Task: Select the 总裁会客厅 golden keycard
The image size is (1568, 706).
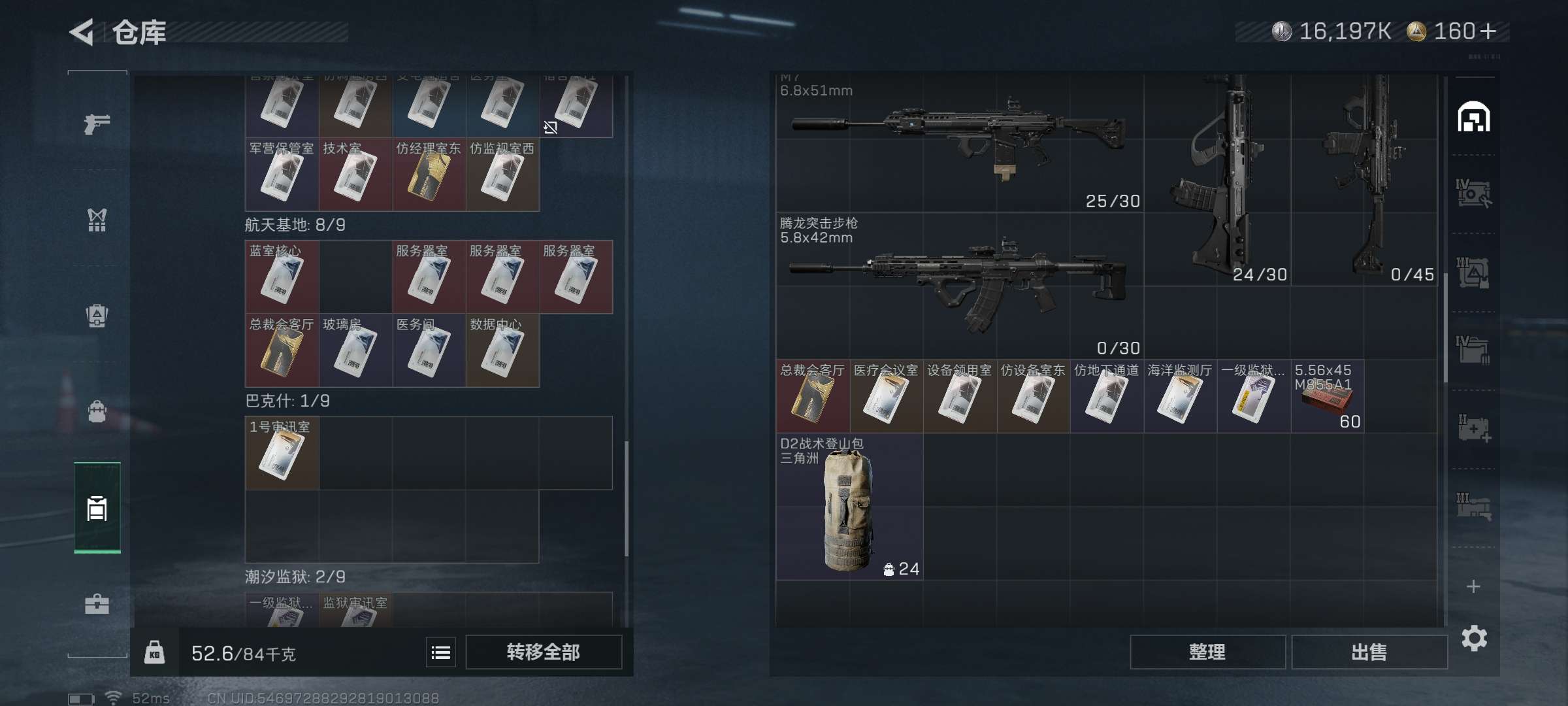Action: [282, 350]
